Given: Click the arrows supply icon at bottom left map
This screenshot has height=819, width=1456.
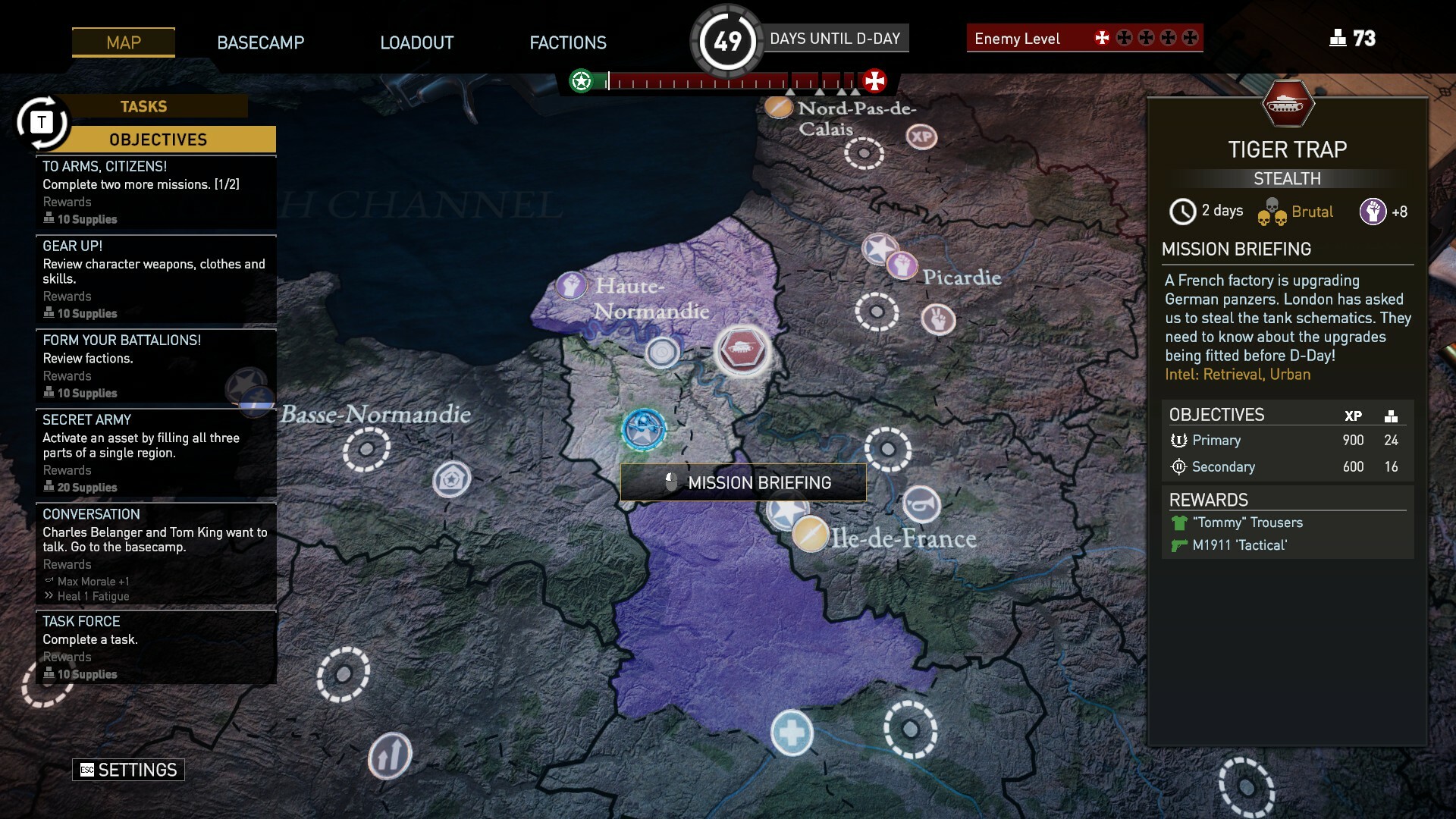Looking at the screenshot, I should (389, 755).
